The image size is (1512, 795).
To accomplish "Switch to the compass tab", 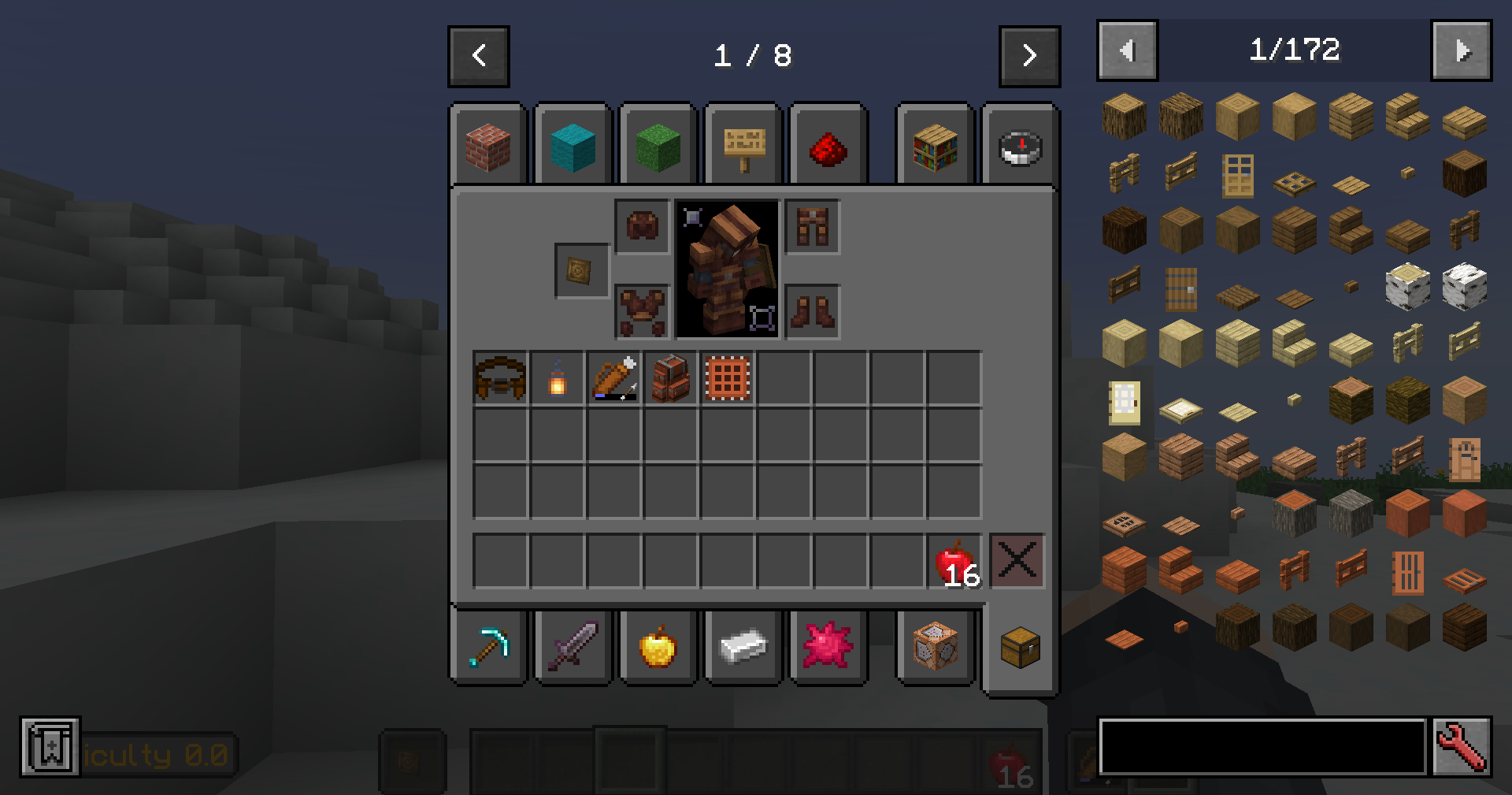I will tap(1020, 147).
